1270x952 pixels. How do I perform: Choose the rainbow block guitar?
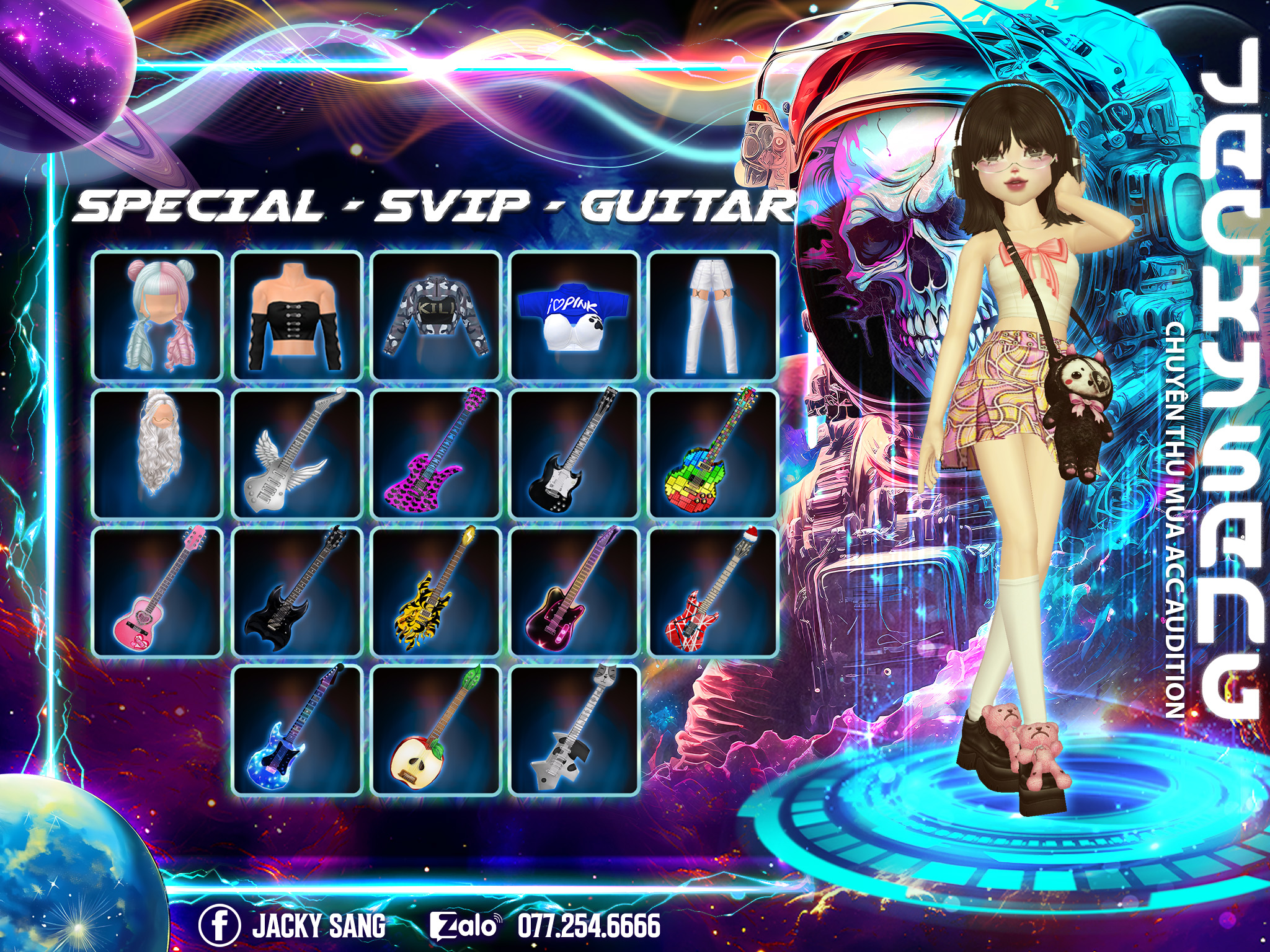click(713, 454)
